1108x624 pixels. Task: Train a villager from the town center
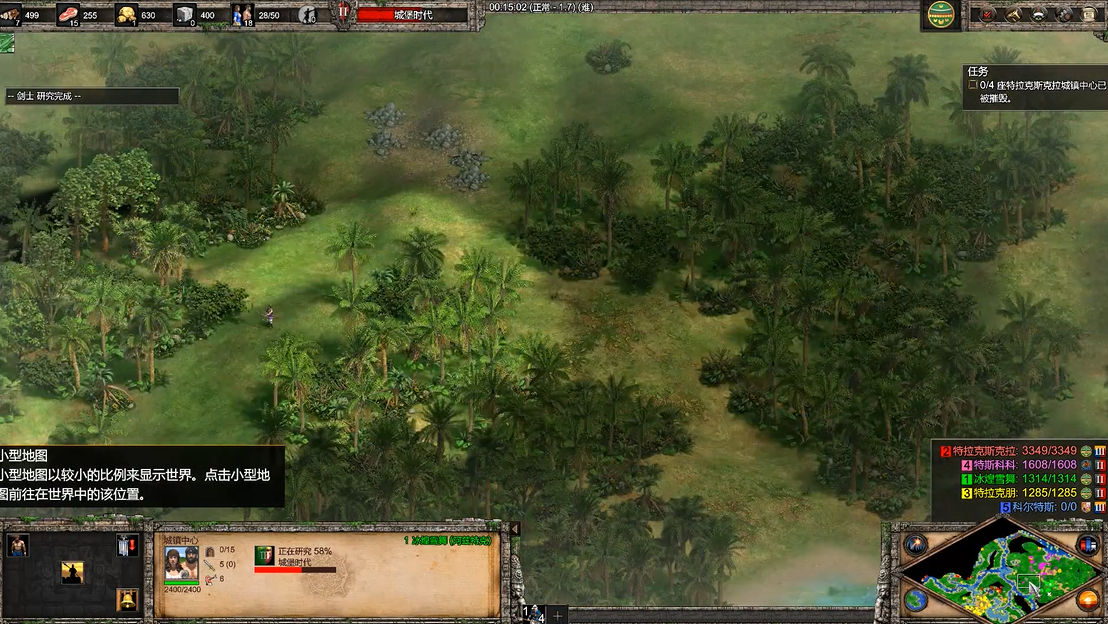click(17, 545)
